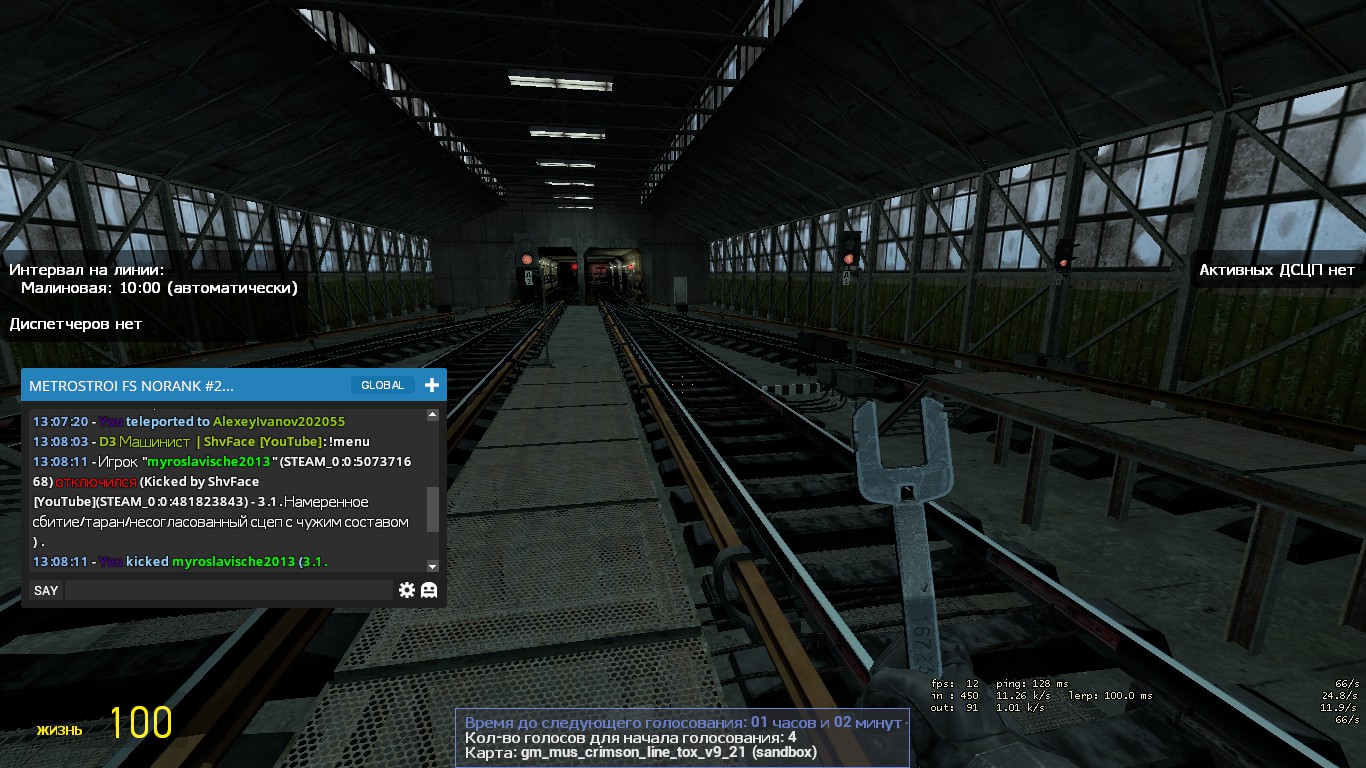This screenshot has height=768, width=1366.
Task: Switch to the GLOBAL chat tab
Action: (x=382, y=385)
